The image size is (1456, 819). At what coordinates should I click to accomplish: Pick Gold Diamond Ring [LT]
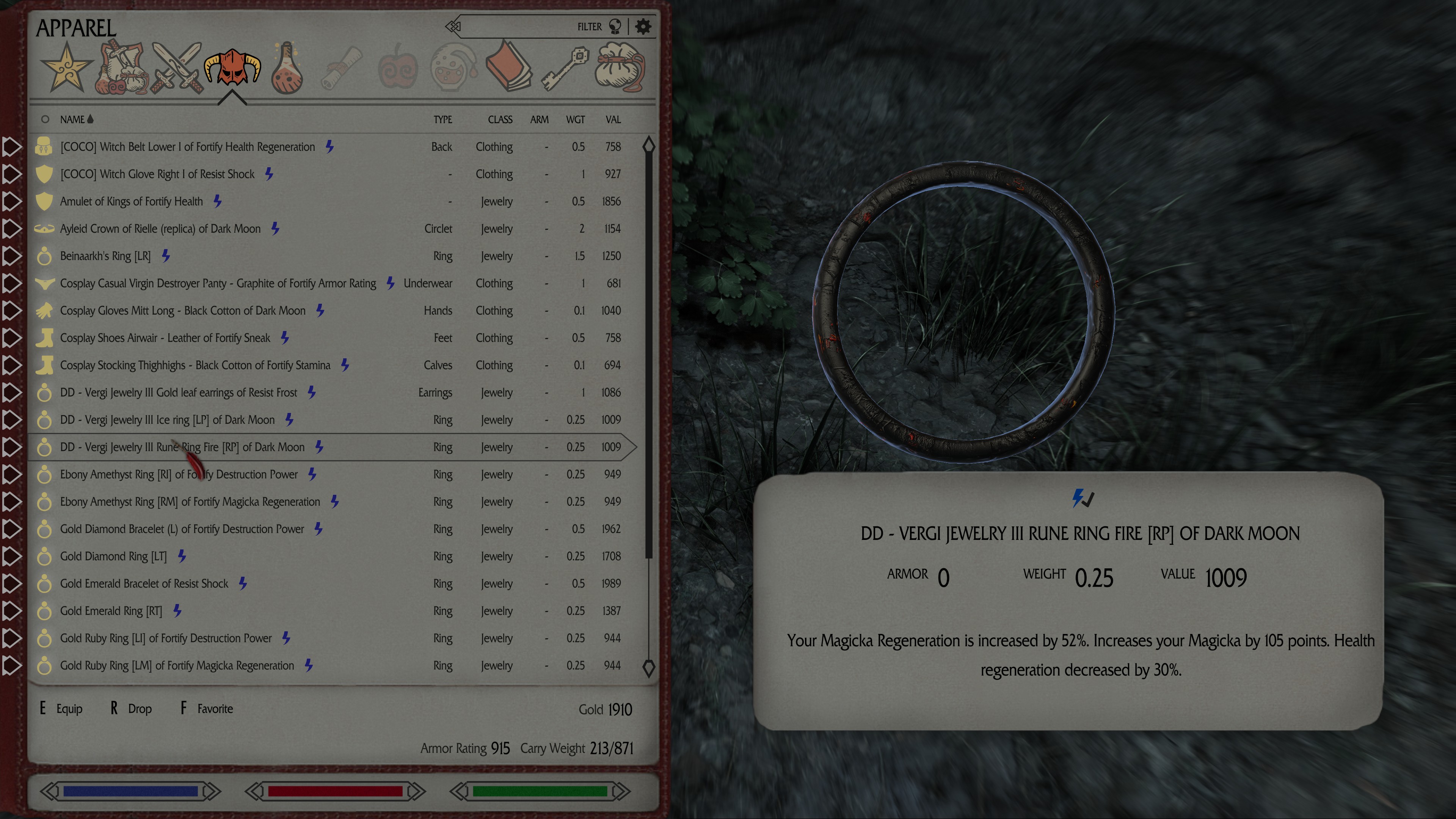pos(113,557)
